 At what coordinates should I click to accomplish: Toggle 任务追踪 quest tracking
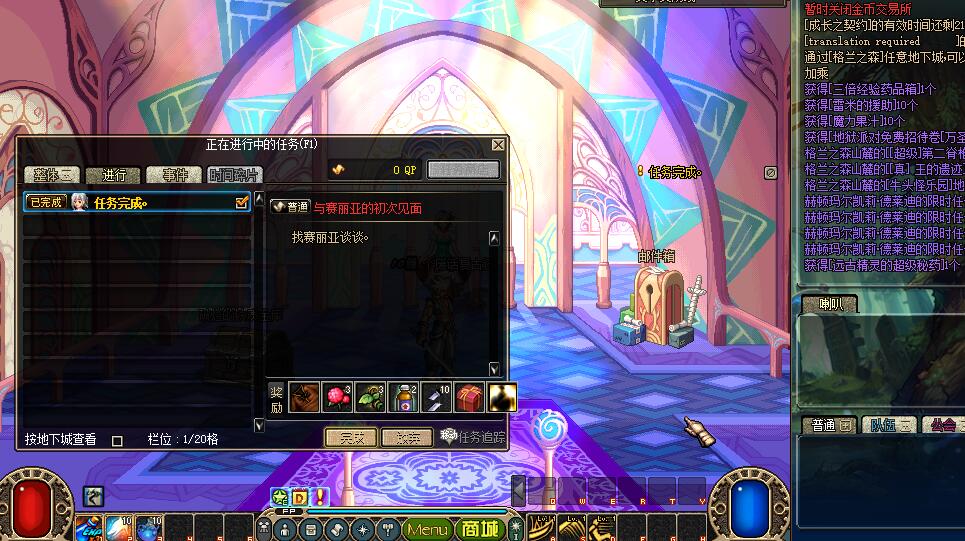(x=474, y=437)
